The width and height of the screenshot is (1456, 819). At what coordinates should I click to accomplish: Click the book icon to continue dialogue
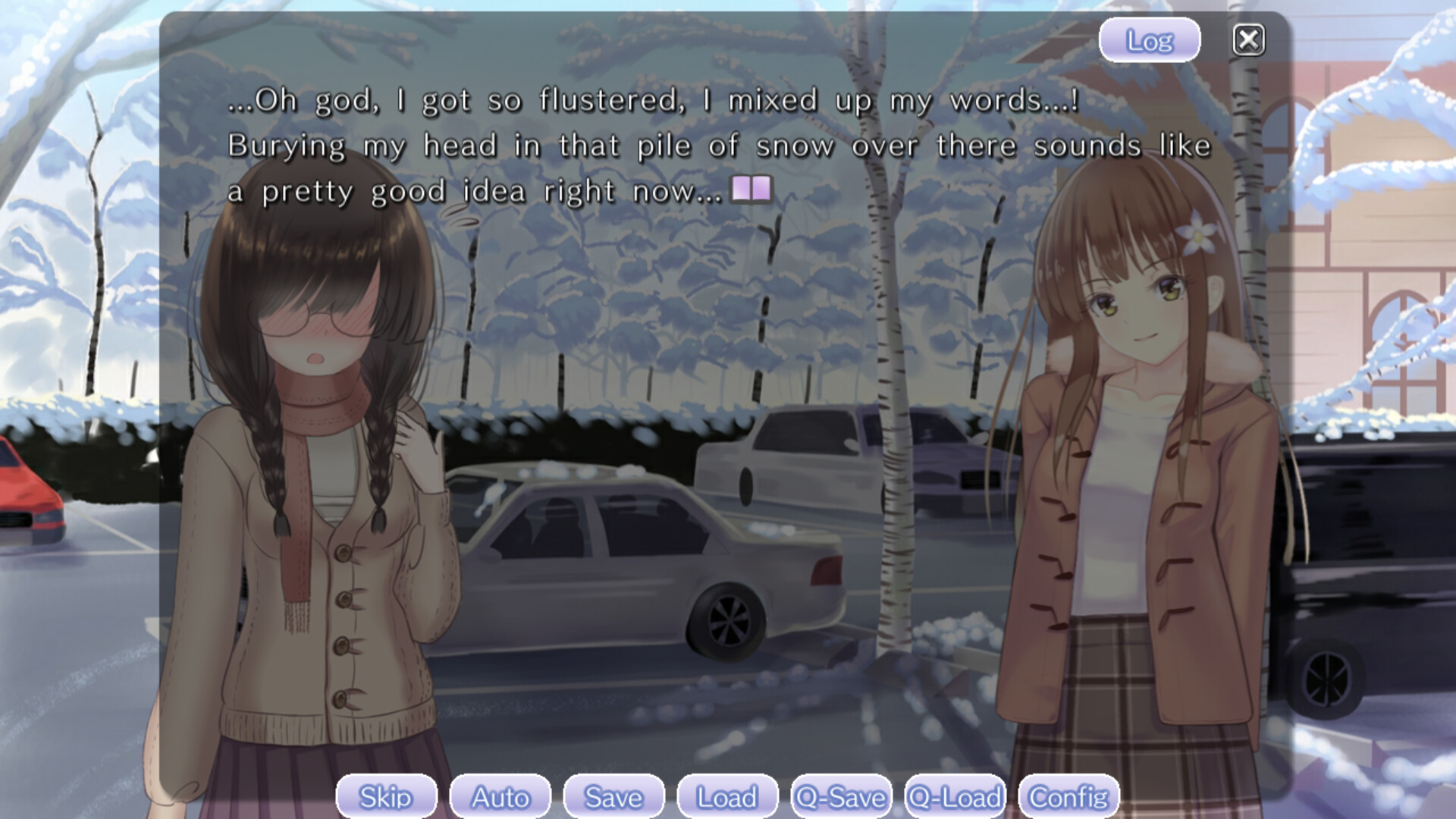pos(751,189)
